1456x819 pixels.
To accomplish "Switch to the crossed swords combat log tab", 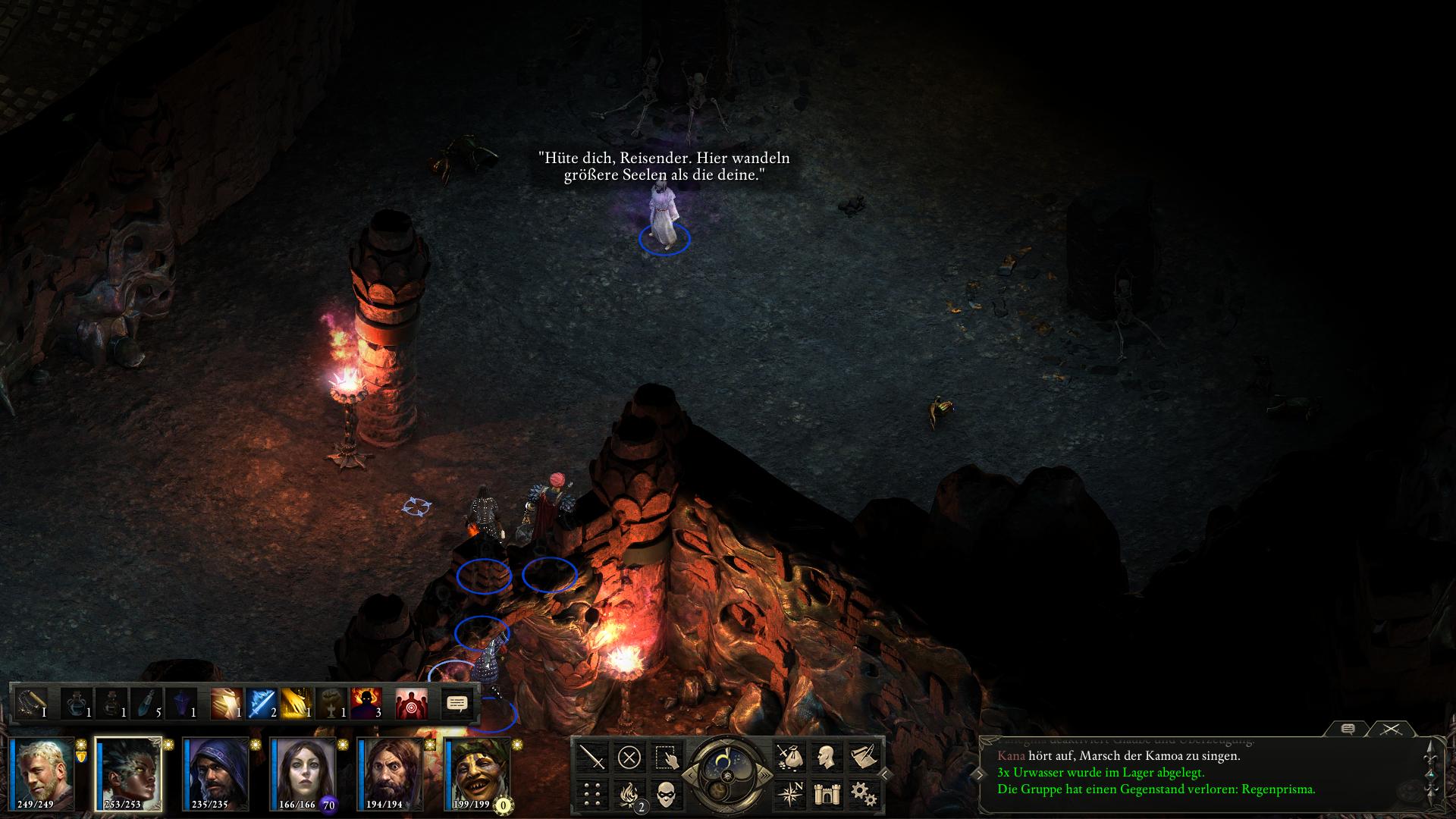I will 1391,730.
